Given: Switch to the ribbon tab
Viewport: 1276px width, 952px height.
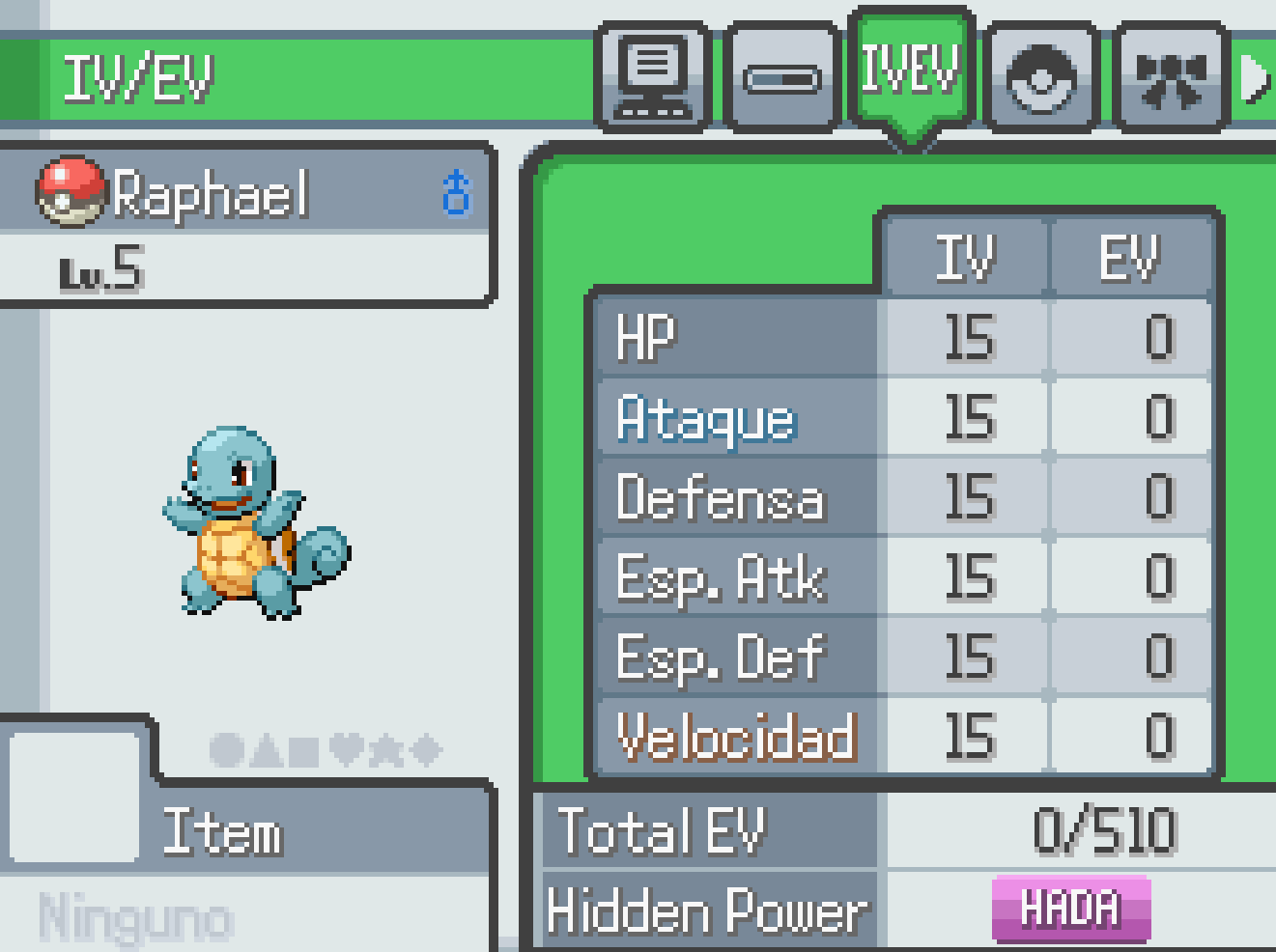Looking at the screenshot, I should [1170, 77].
